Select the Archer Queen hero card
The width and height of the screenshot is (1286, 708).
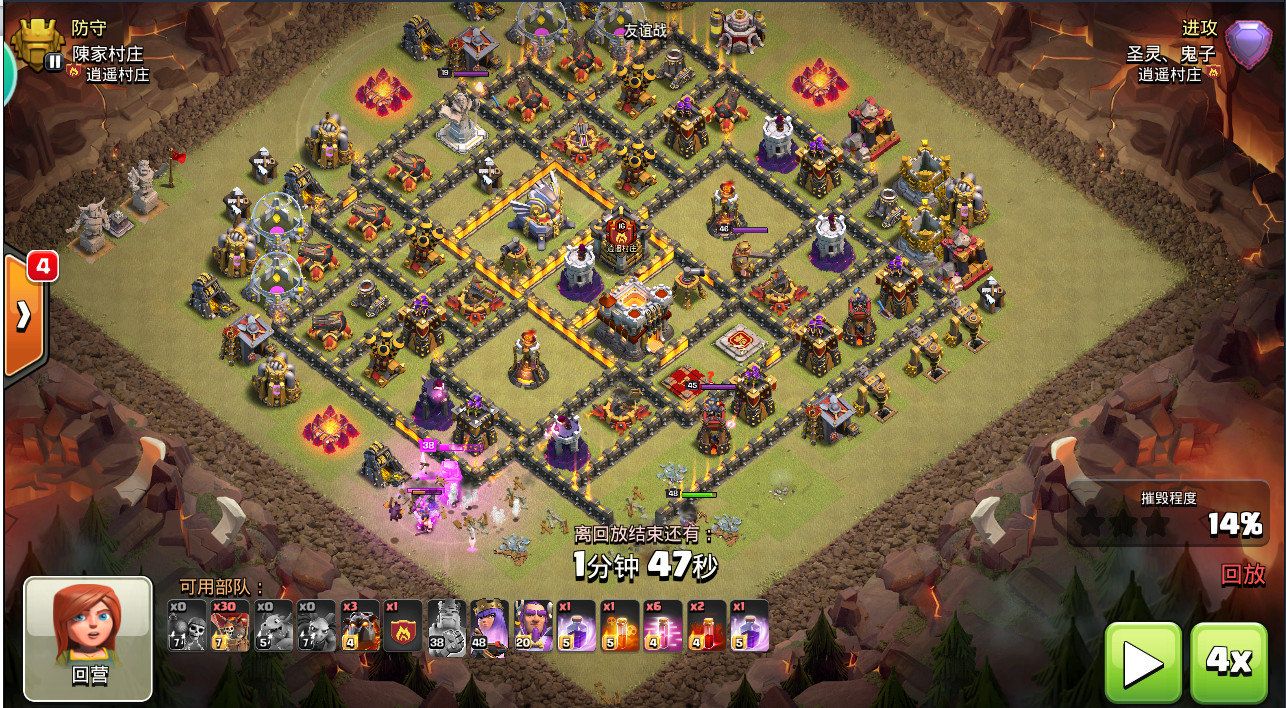(490, 626)
